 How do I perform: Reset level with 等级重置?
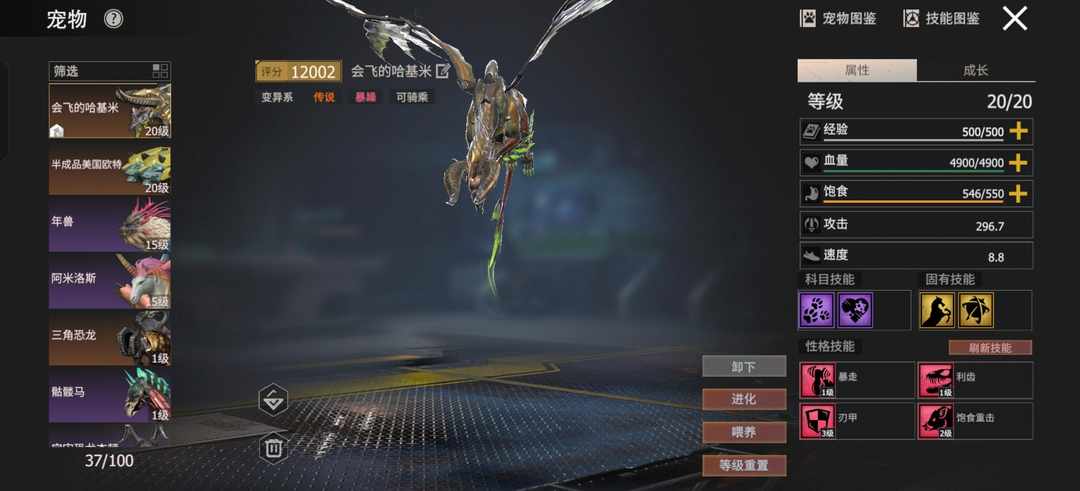(x=744, y=465)
